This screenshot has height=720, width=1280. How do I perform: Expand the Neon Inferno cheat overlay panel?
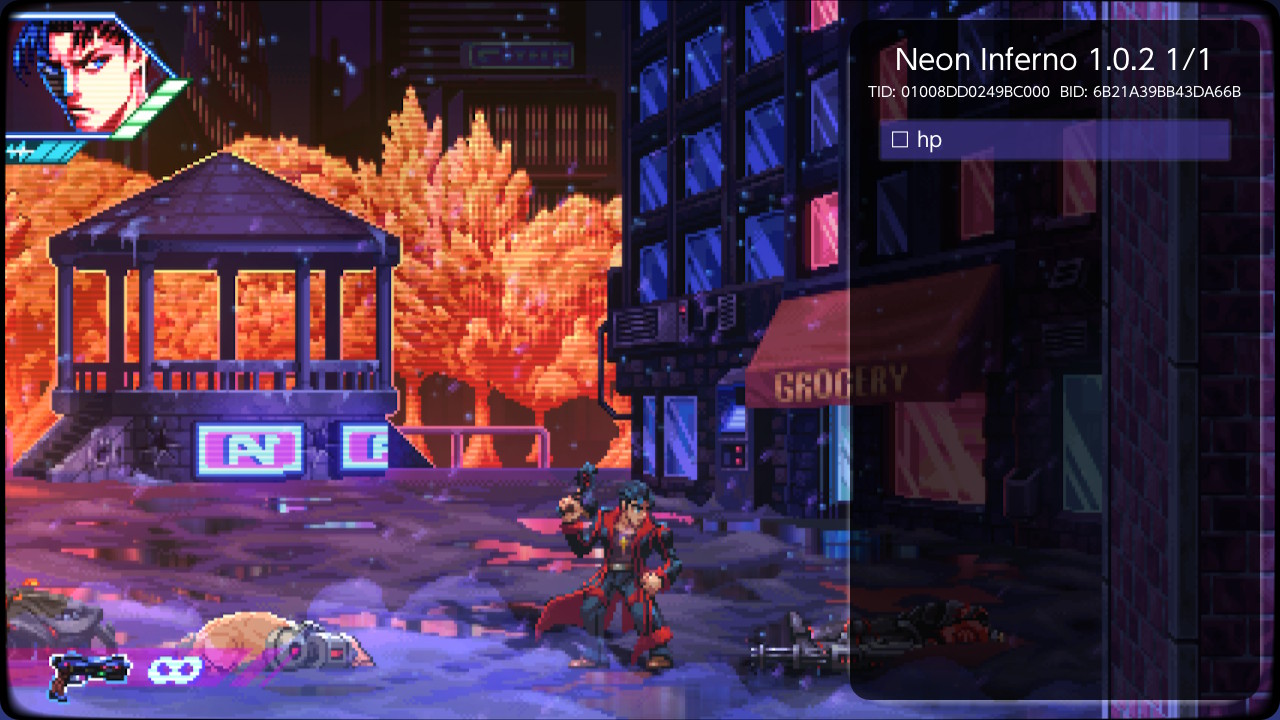[x=1055, y=60]
